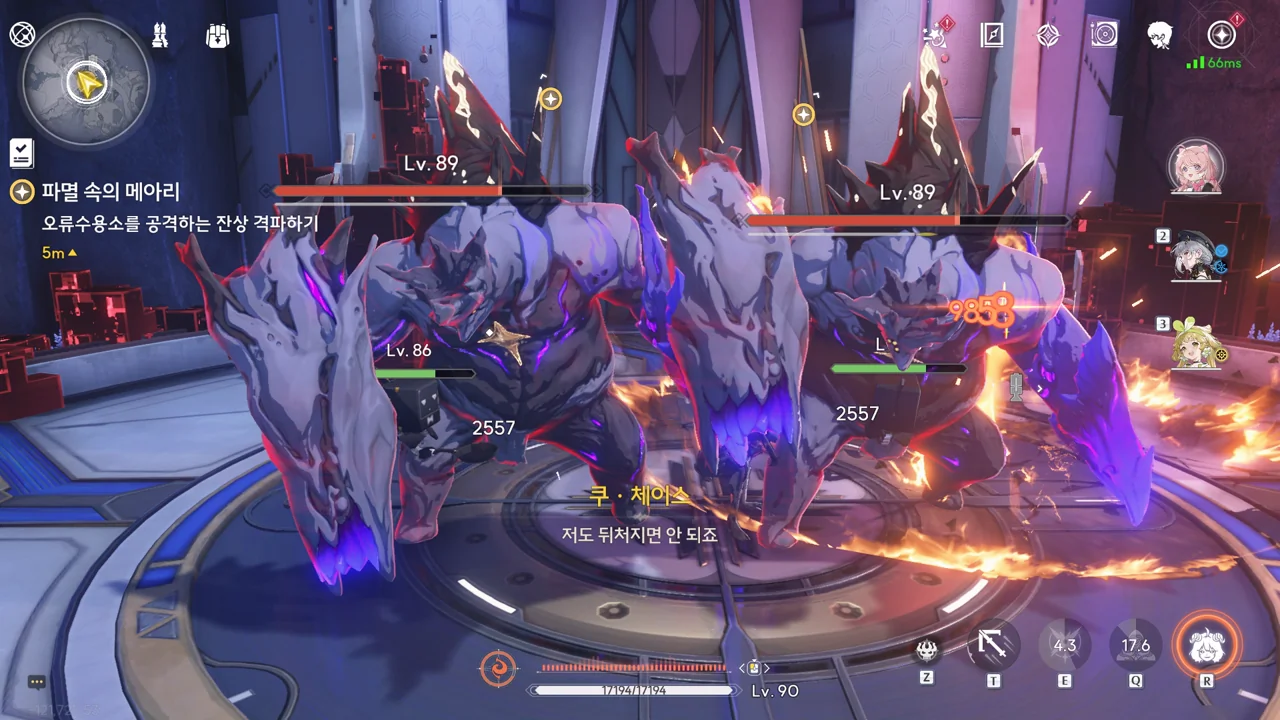
Task: Click the twin rockets icon
Action: (x=159, y=36)
